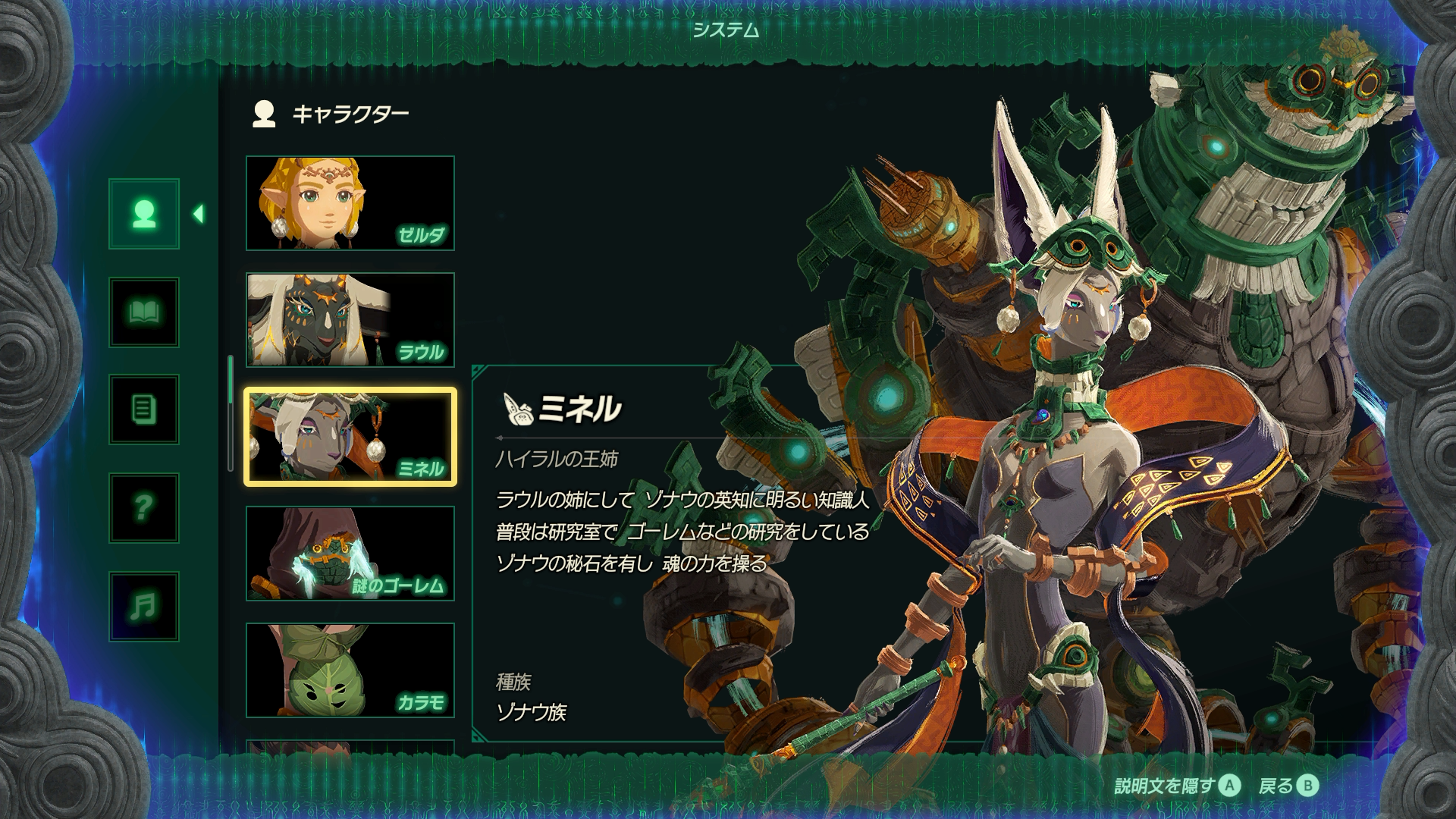Hide the description text (説明文を隠す)
This screenshot has width=1456, height=819.
tap(1177, 786)
